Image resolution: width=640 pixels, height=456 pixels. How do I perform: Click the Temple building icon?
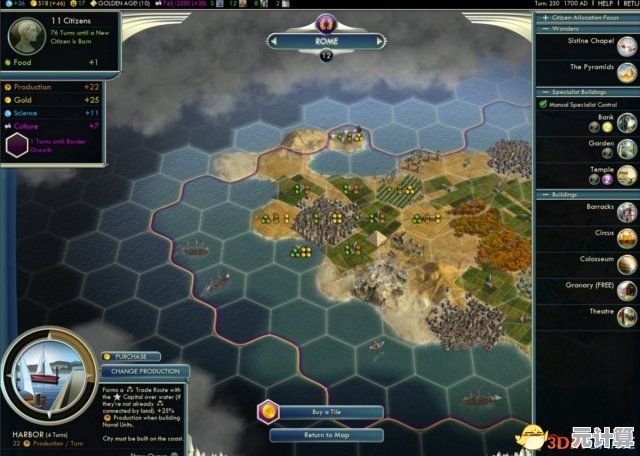(626, 174)
